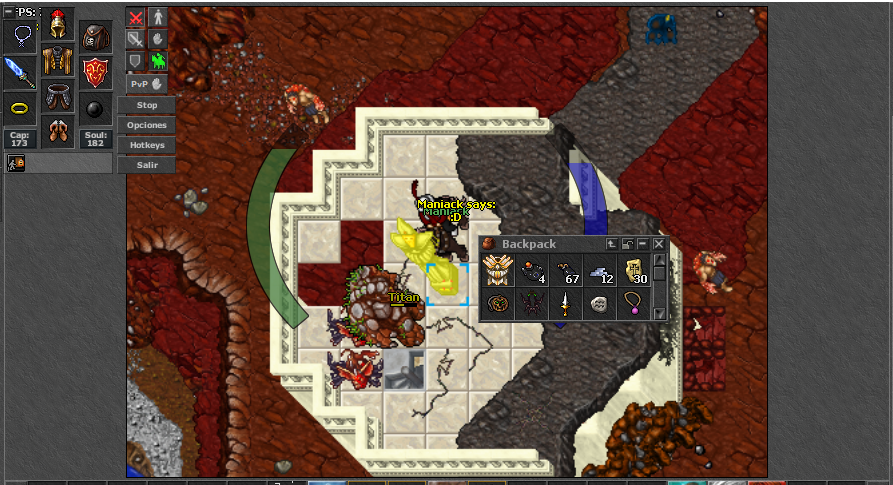Screen dimensions: 893x485
Task: Select the amulet necklace slot
Action: [20, 37]
